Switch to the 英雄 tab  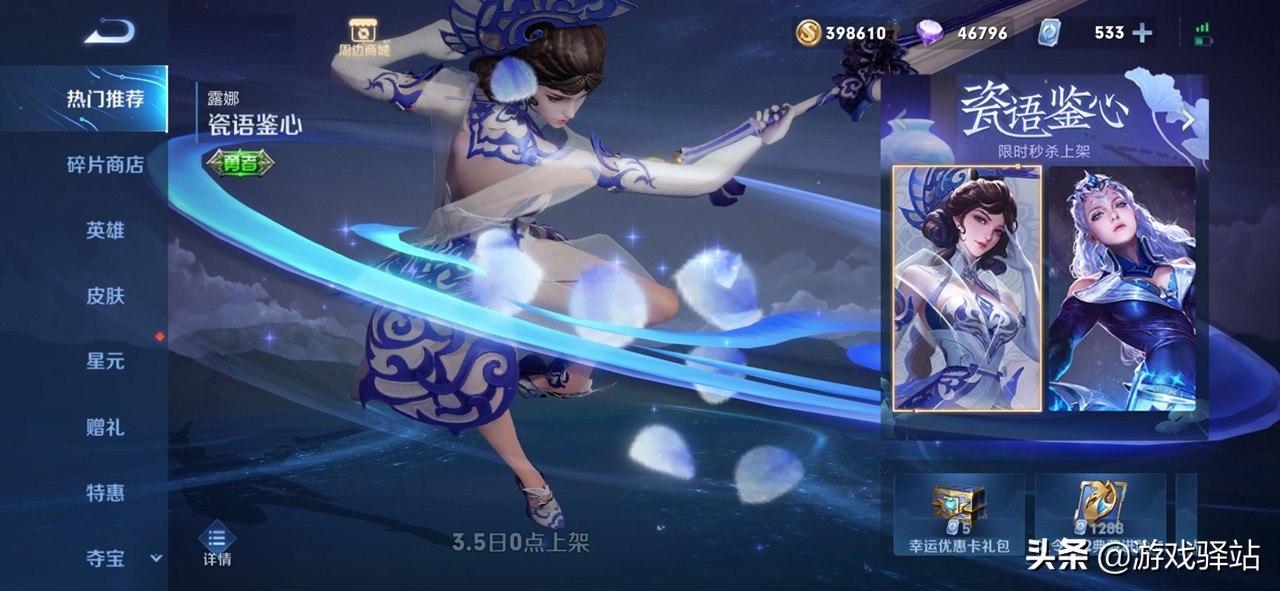pyautogui.click(x=105, y=230)
